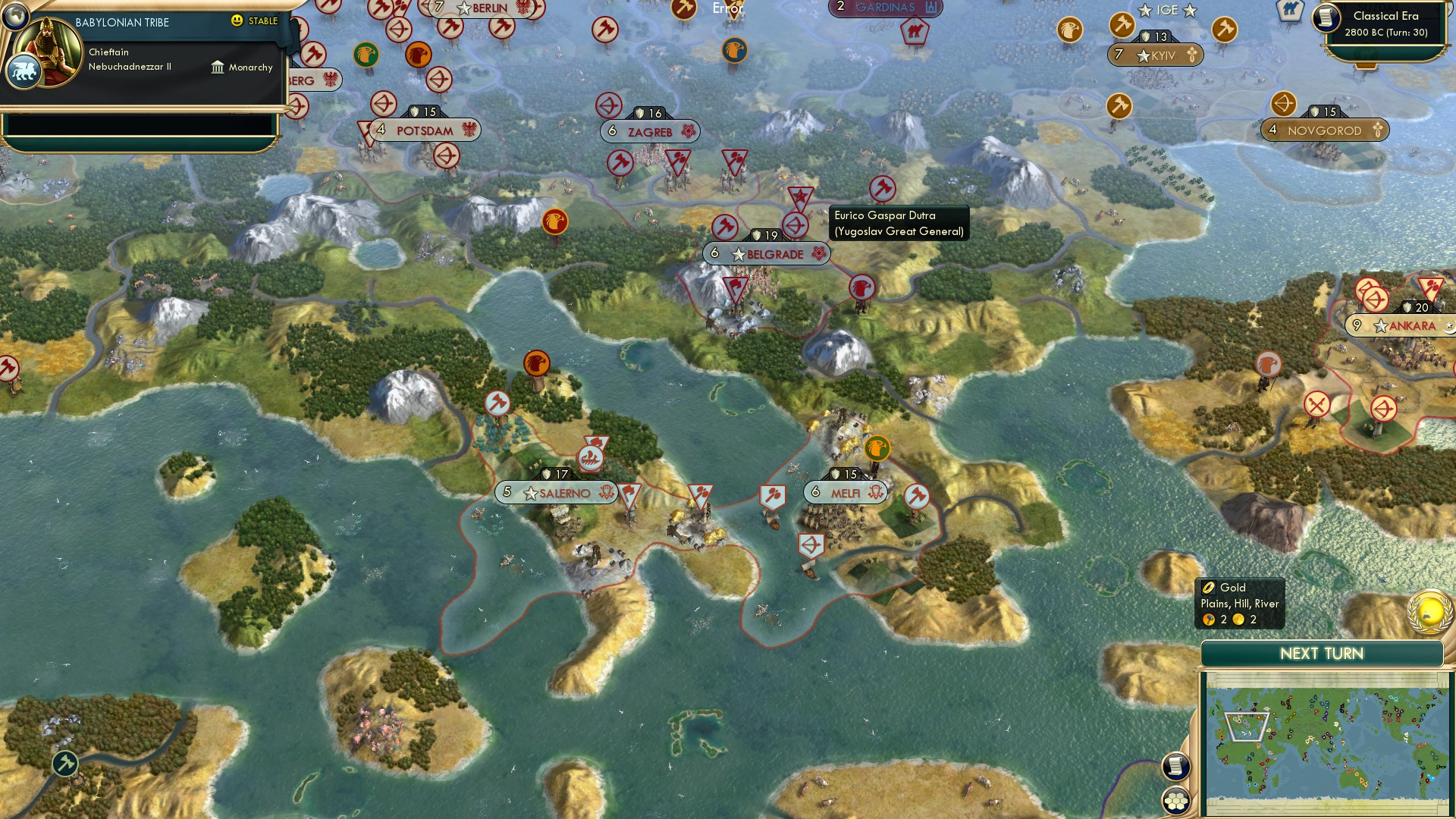Open the notification log scroll icon above minimap
Viewport: 1456px width, 819px height.
click(x=1177, y=765)
